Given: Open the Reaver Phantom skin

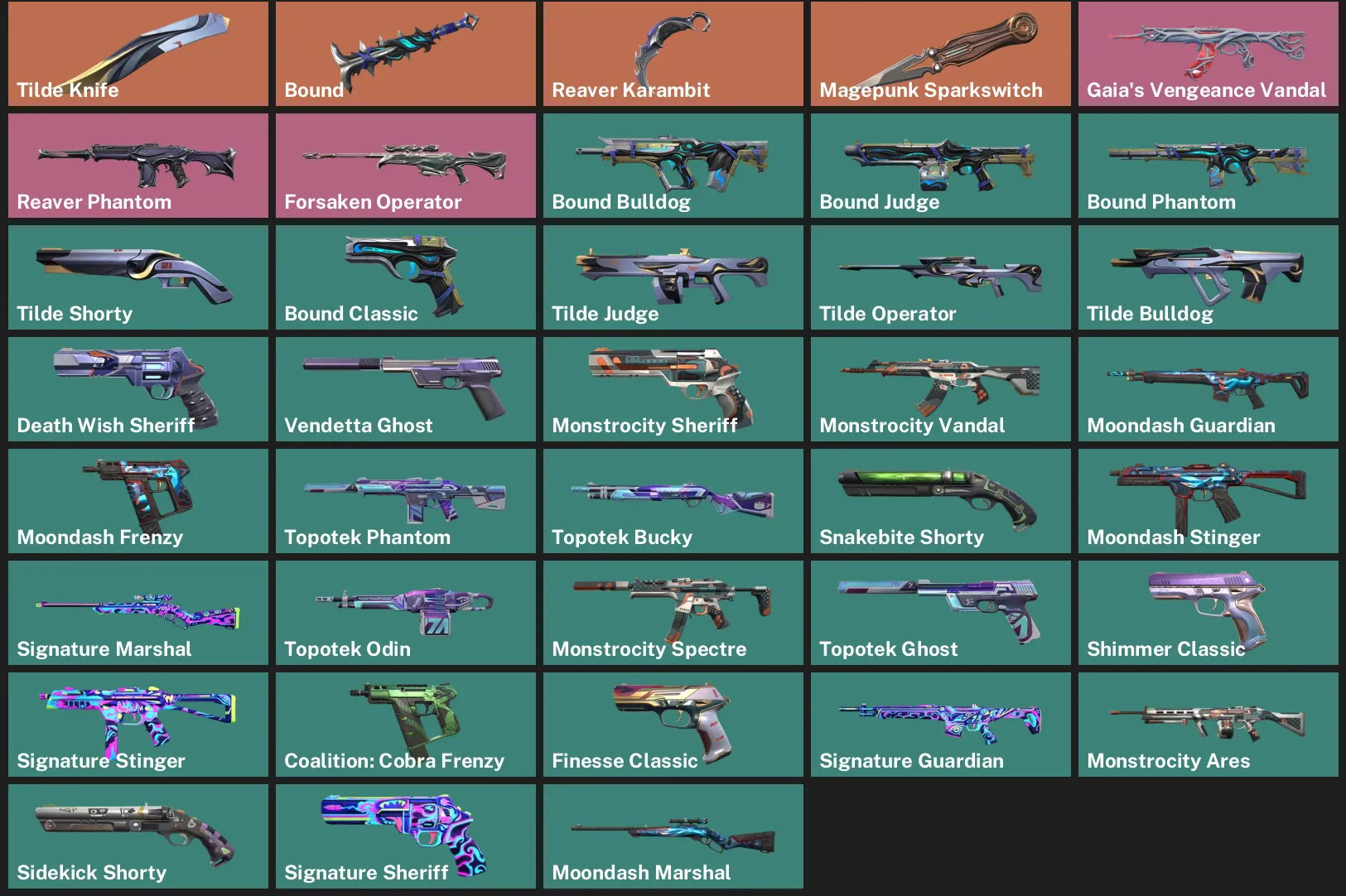Looking at the screenshot, I should coord(137,165).
